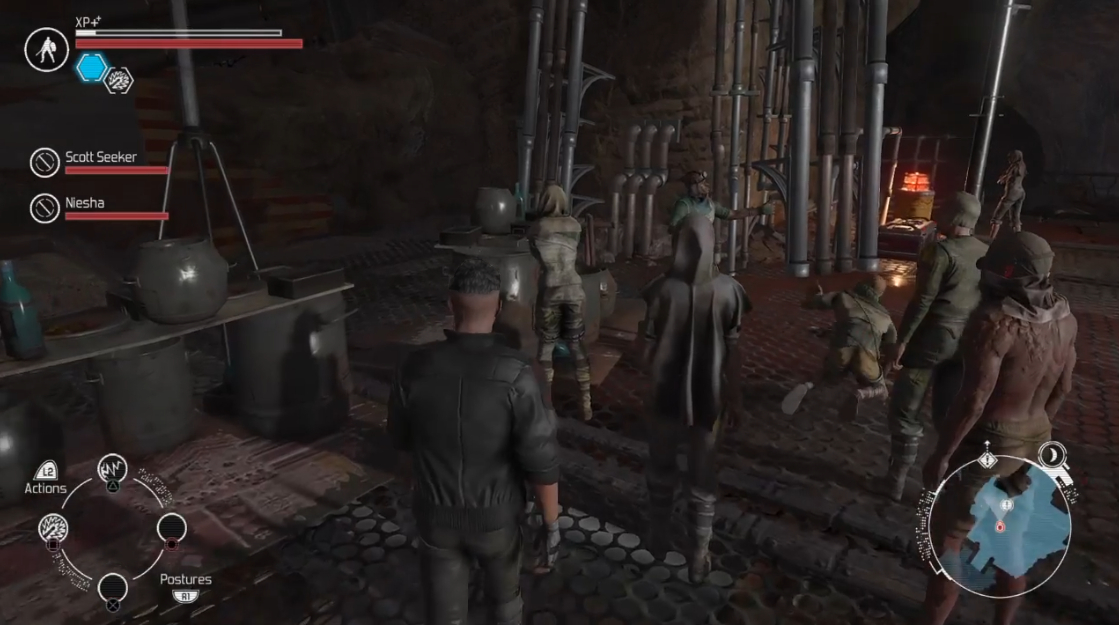Activate the top zigzag action-wheel ability

112,468
